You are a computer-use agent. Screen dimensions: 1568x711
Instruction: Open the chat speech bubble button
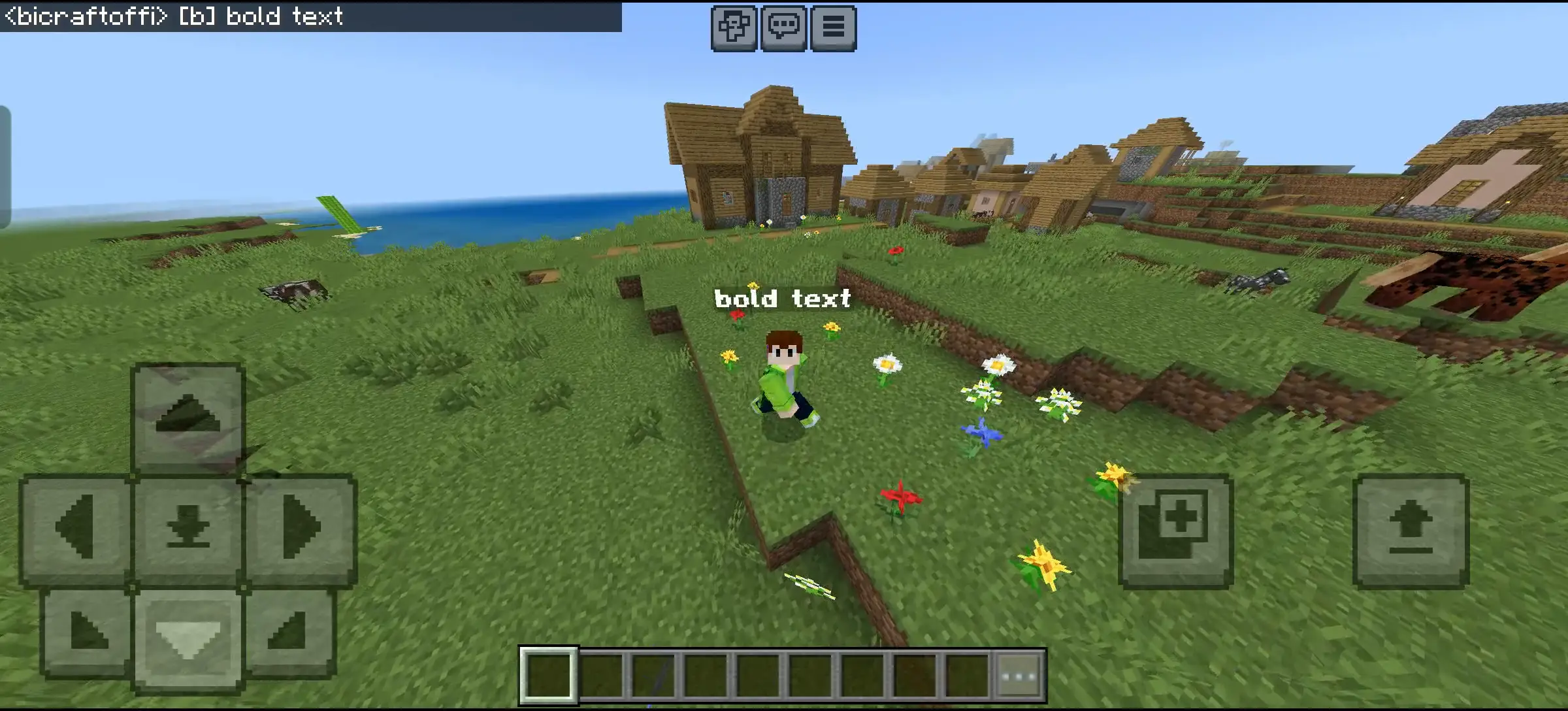[783, 28]
